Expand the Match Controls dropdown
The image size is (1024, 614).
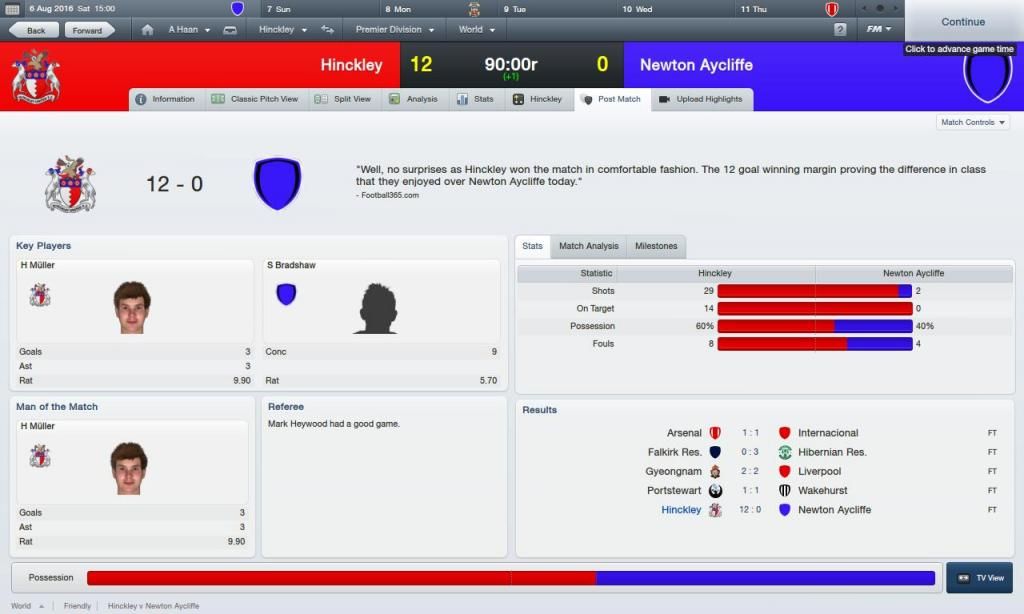click(x=972, y=122)
